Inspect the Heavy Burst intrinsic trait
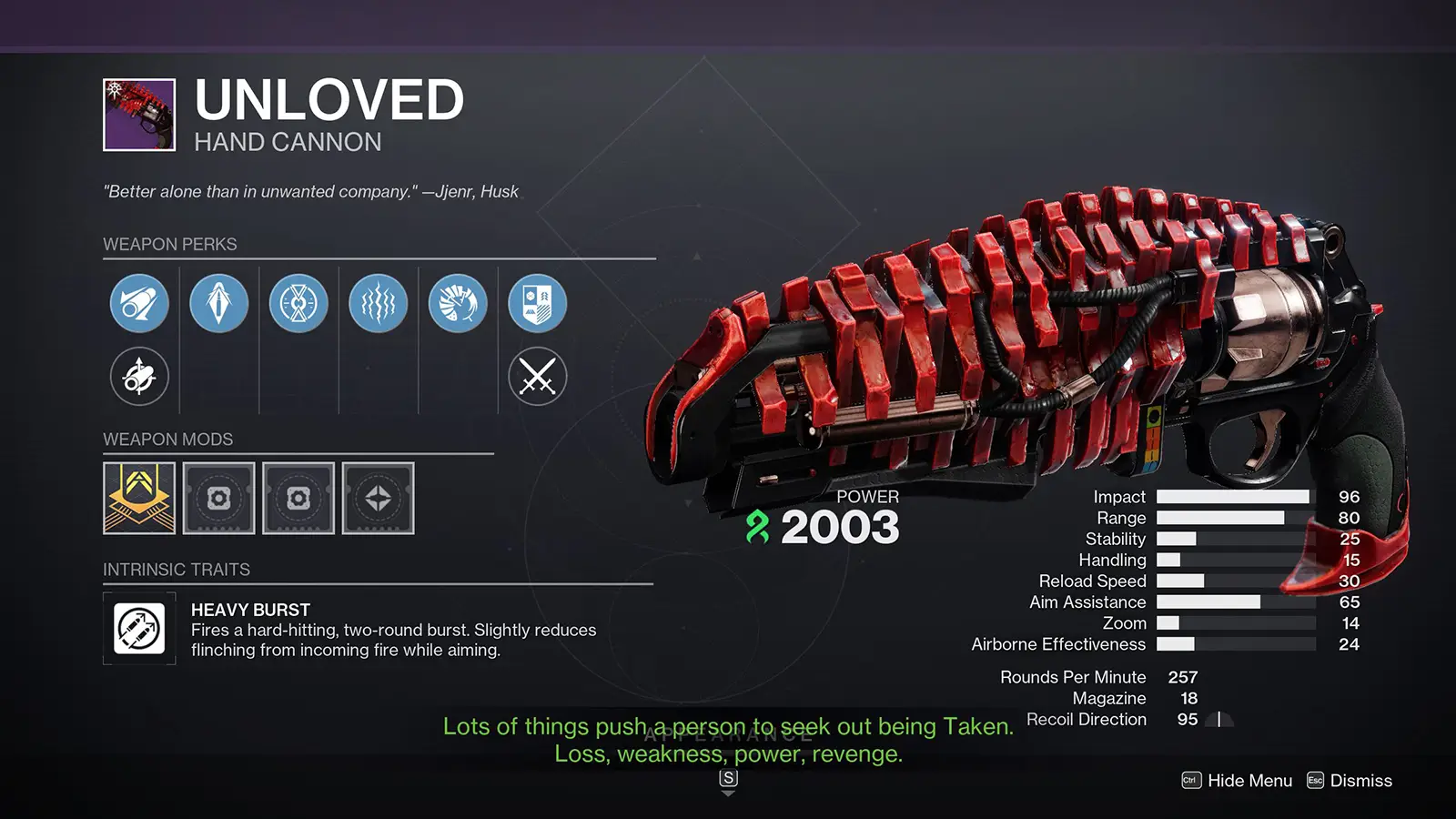 click(x=139, y=629)
